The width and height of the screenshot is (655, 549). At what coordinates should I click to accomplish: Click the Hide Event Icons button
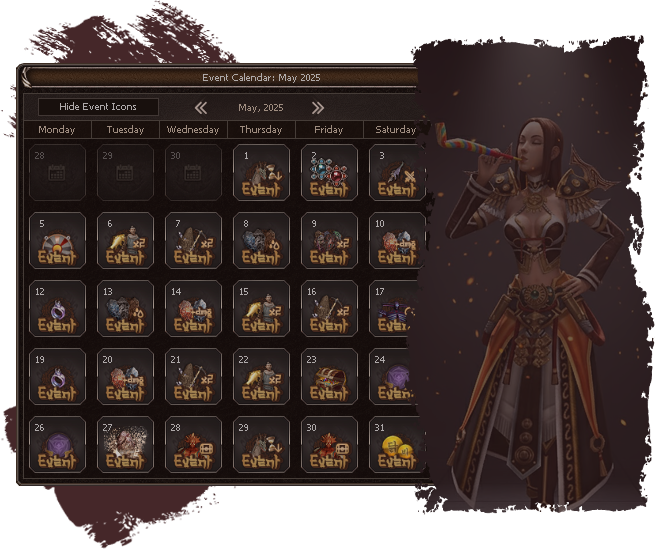(98, 107)
